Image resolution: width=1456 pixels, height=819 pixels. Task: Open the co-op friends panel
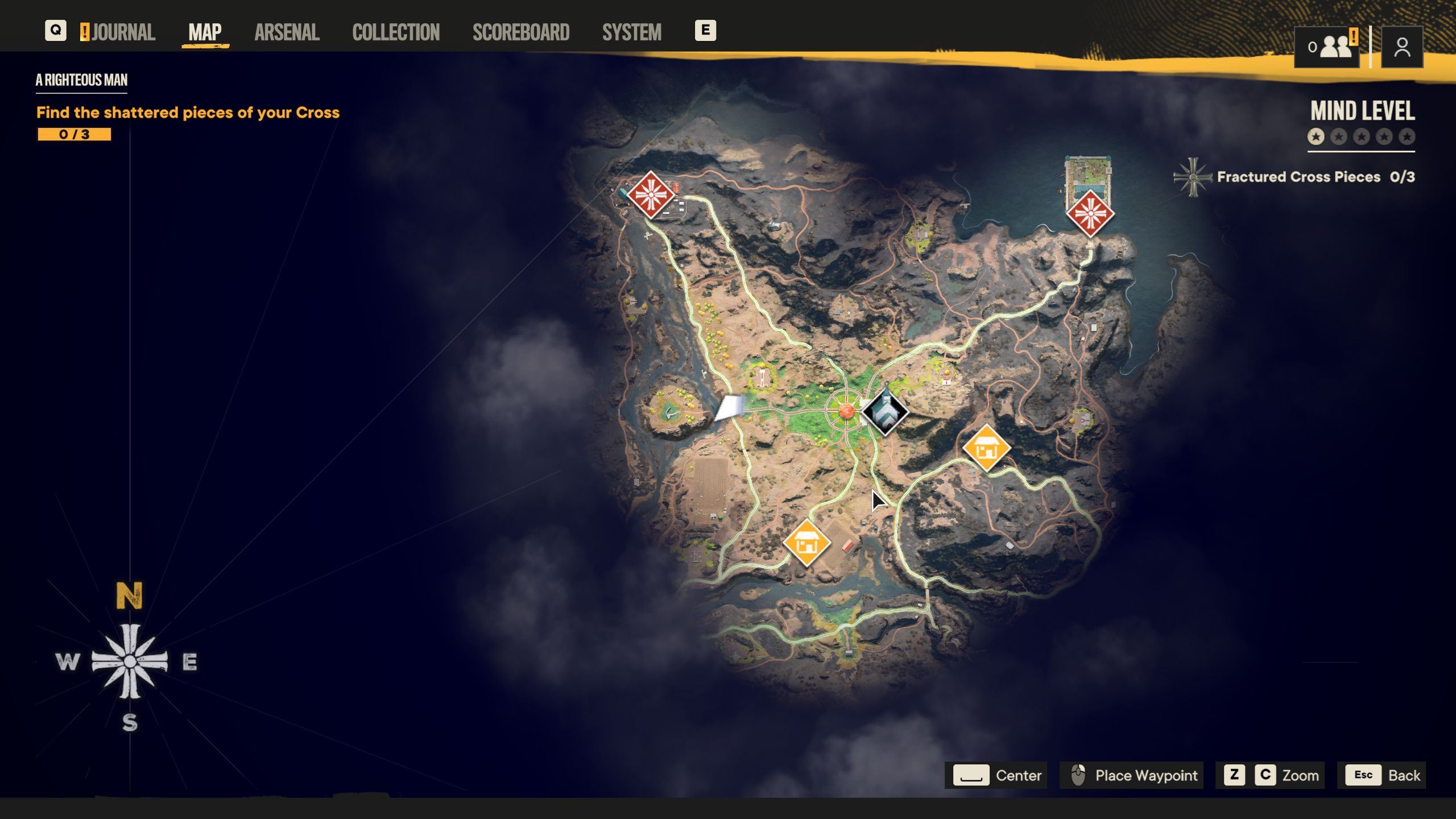click(x=1327, y=47)
